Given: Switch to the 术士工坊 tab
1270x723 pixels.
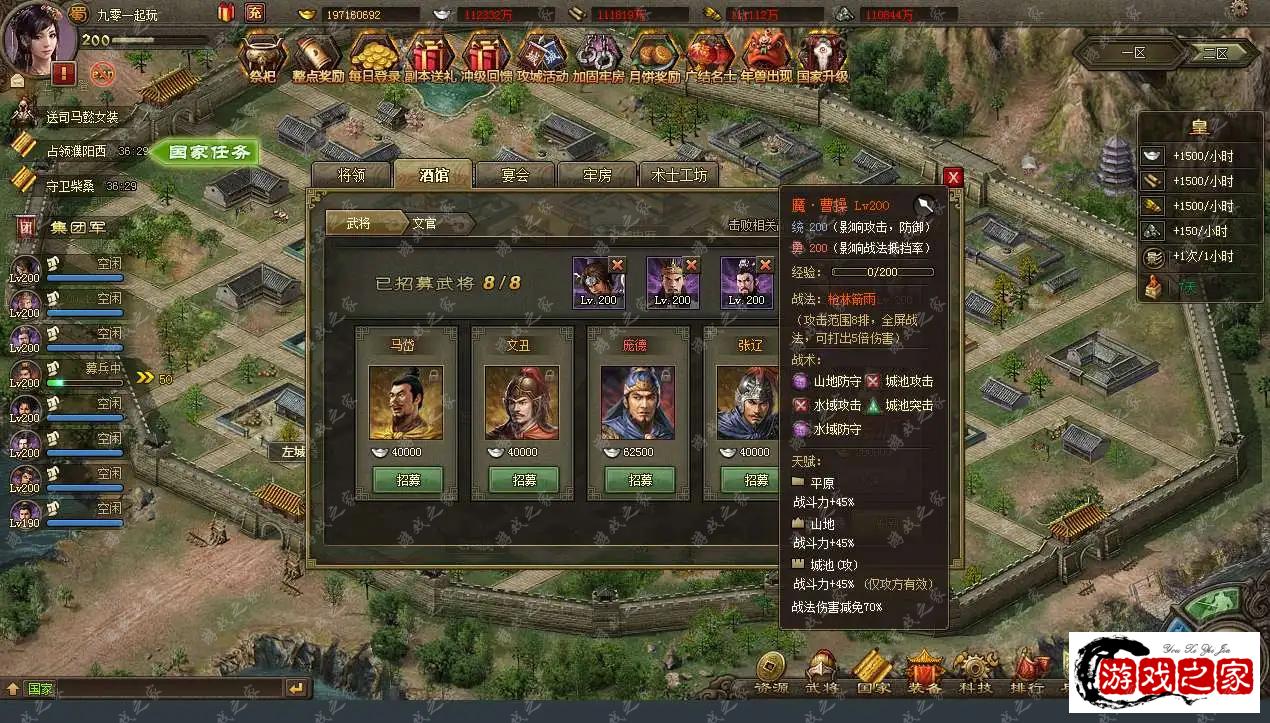Looking at the screenshot, I should tap(679, 175).
